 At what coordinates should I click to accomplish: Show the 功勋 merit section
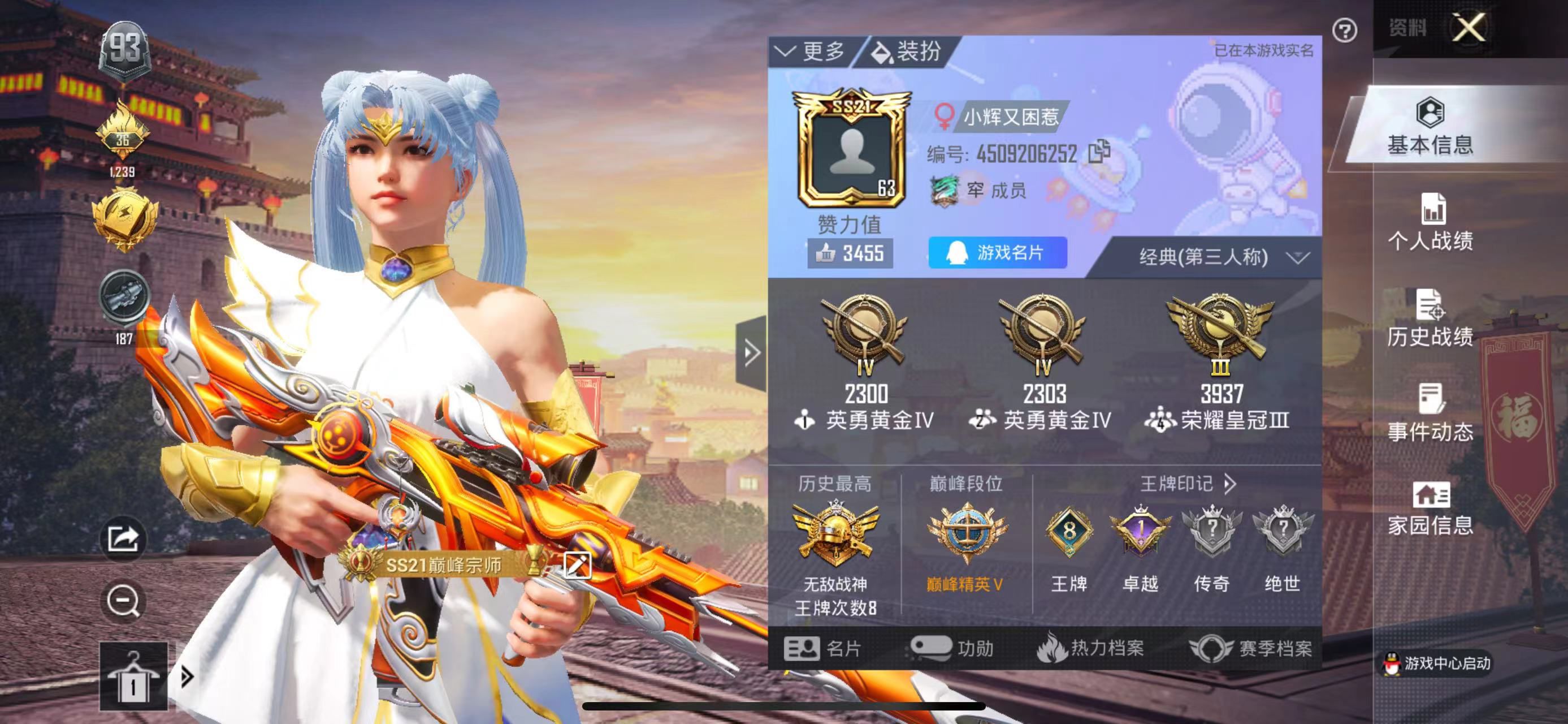(x=951, y=649)
